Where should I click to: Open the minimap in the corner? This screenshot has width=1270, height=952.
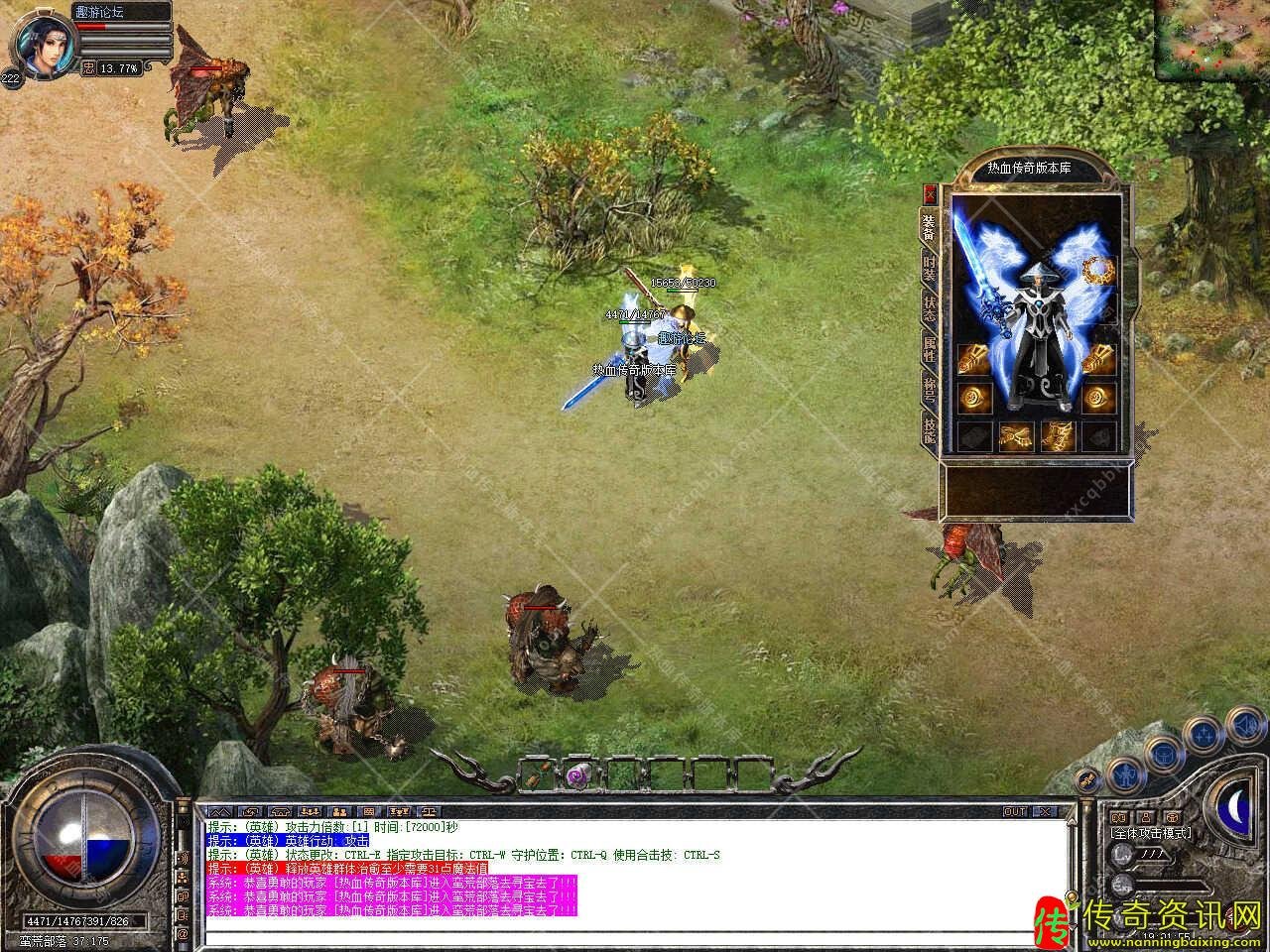[1211, 34]
